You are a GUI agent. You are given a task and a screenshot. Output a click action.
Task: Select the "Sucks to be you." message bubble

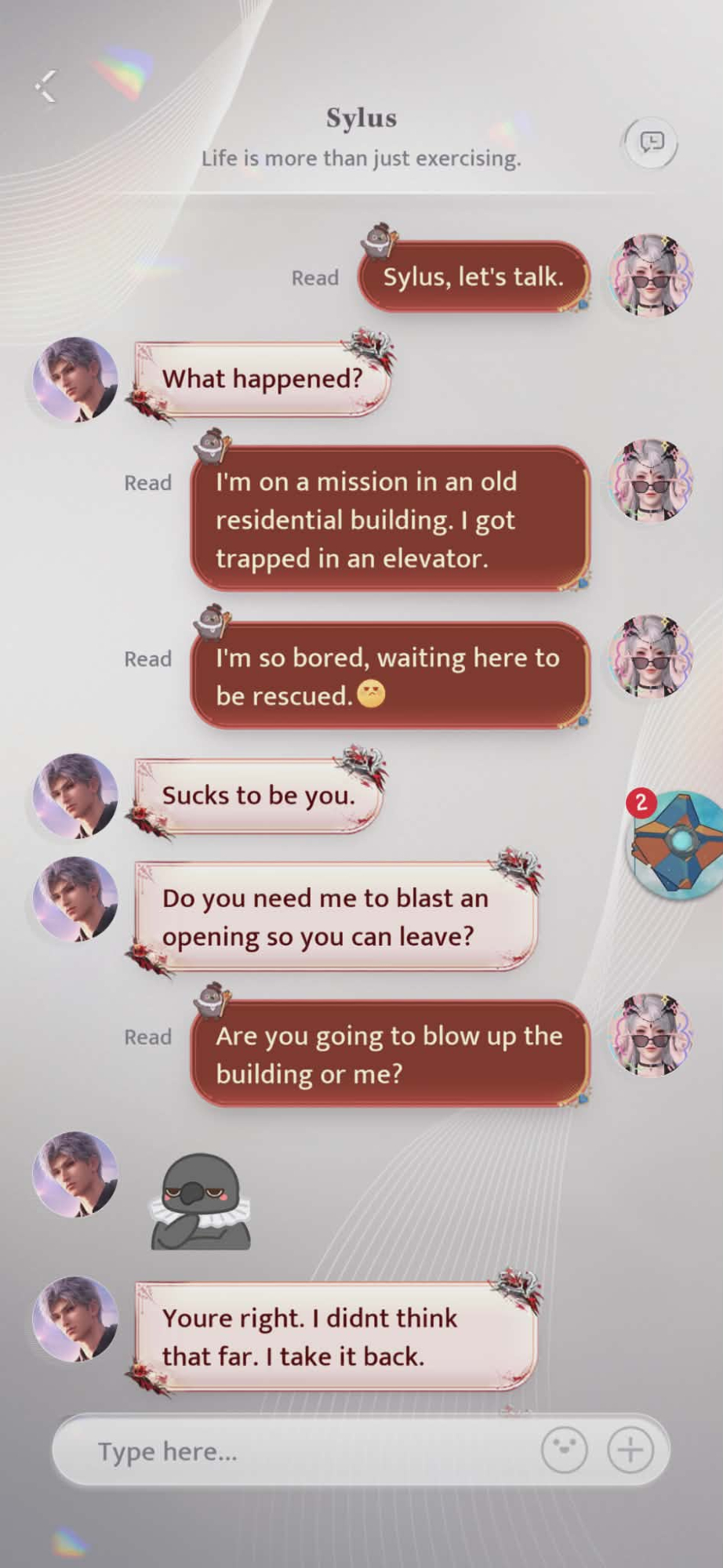[x=258, y=796]
